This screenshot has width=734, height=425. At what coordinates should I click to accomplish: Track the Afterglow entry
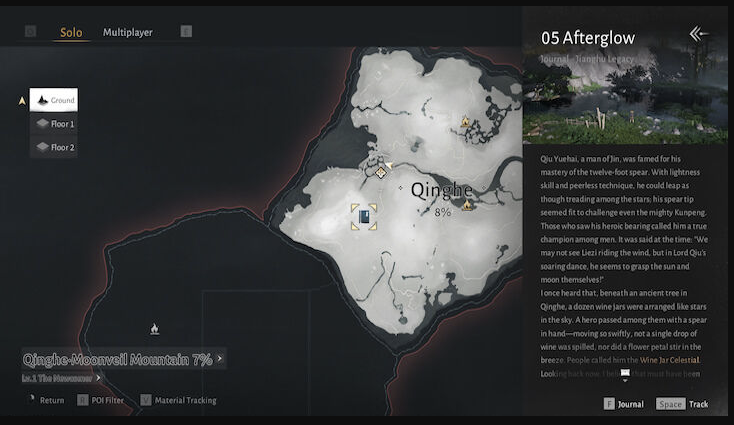[683, 404]
